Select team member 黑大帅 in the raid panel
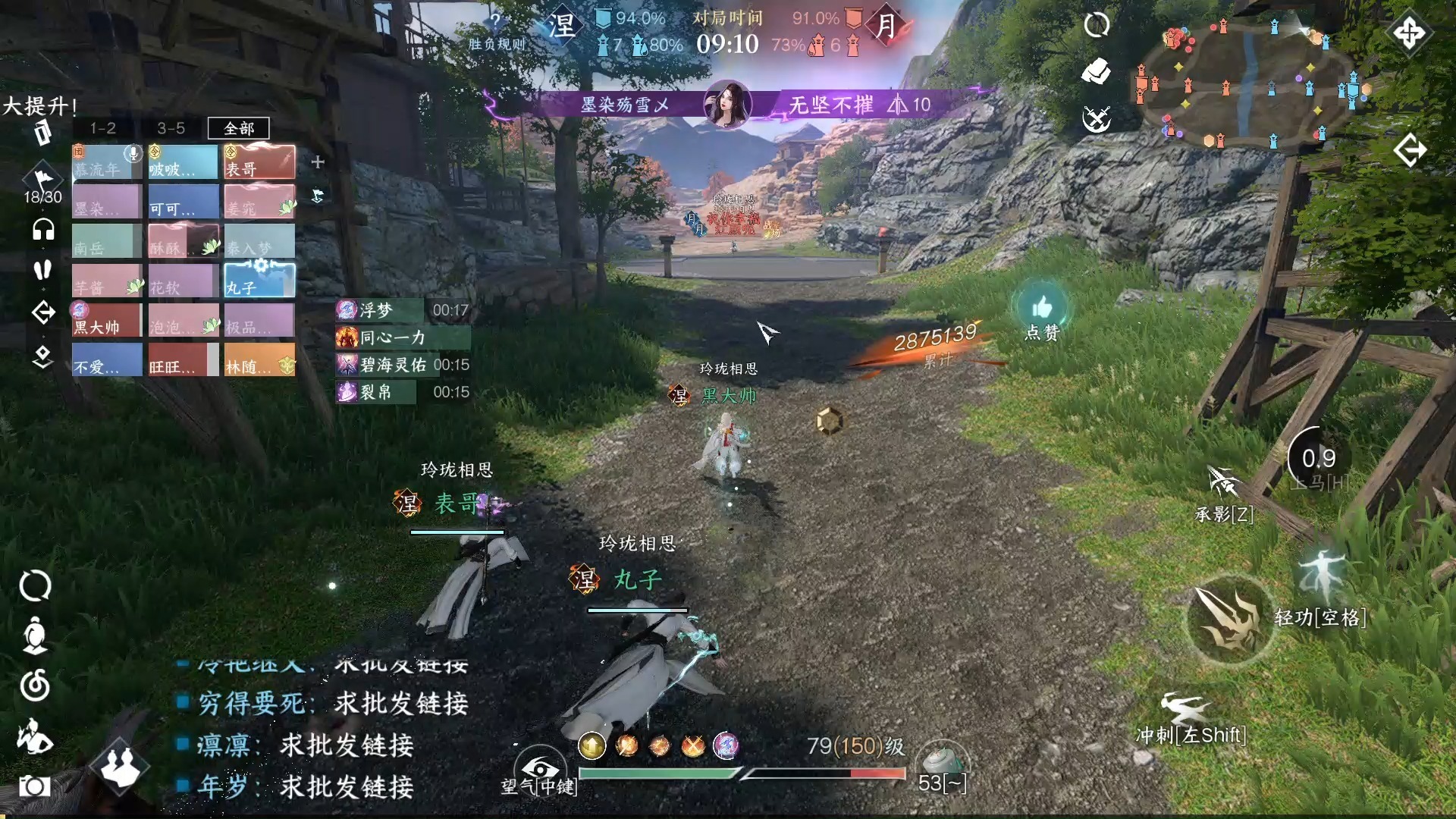 pos(106,321)
